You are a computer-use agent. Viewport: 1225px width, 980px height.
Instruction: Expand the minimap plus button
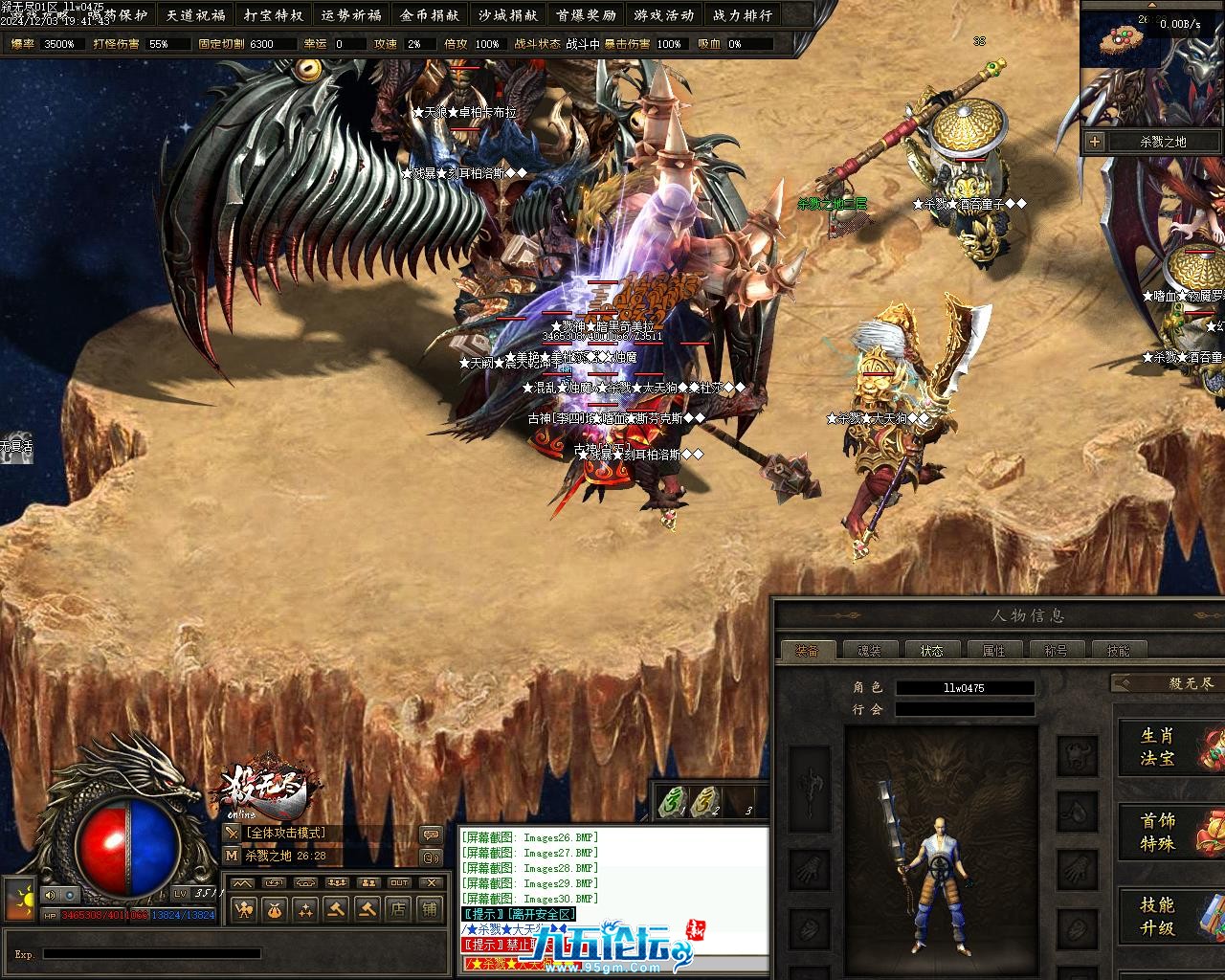click(1095, 142)
